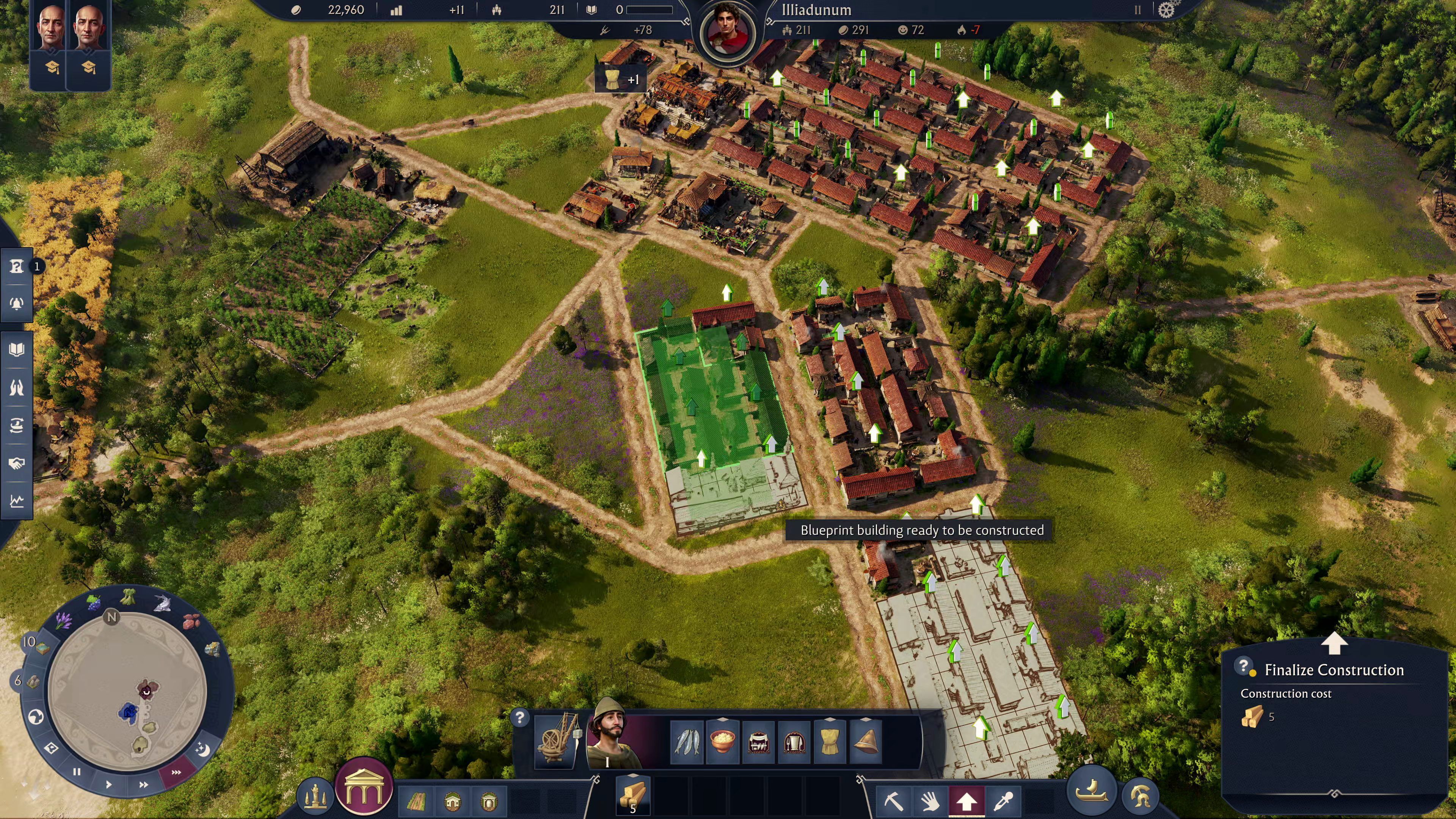1456x819 pixels.
Task: Open the settings gear menu
Action: point(1166,10)
